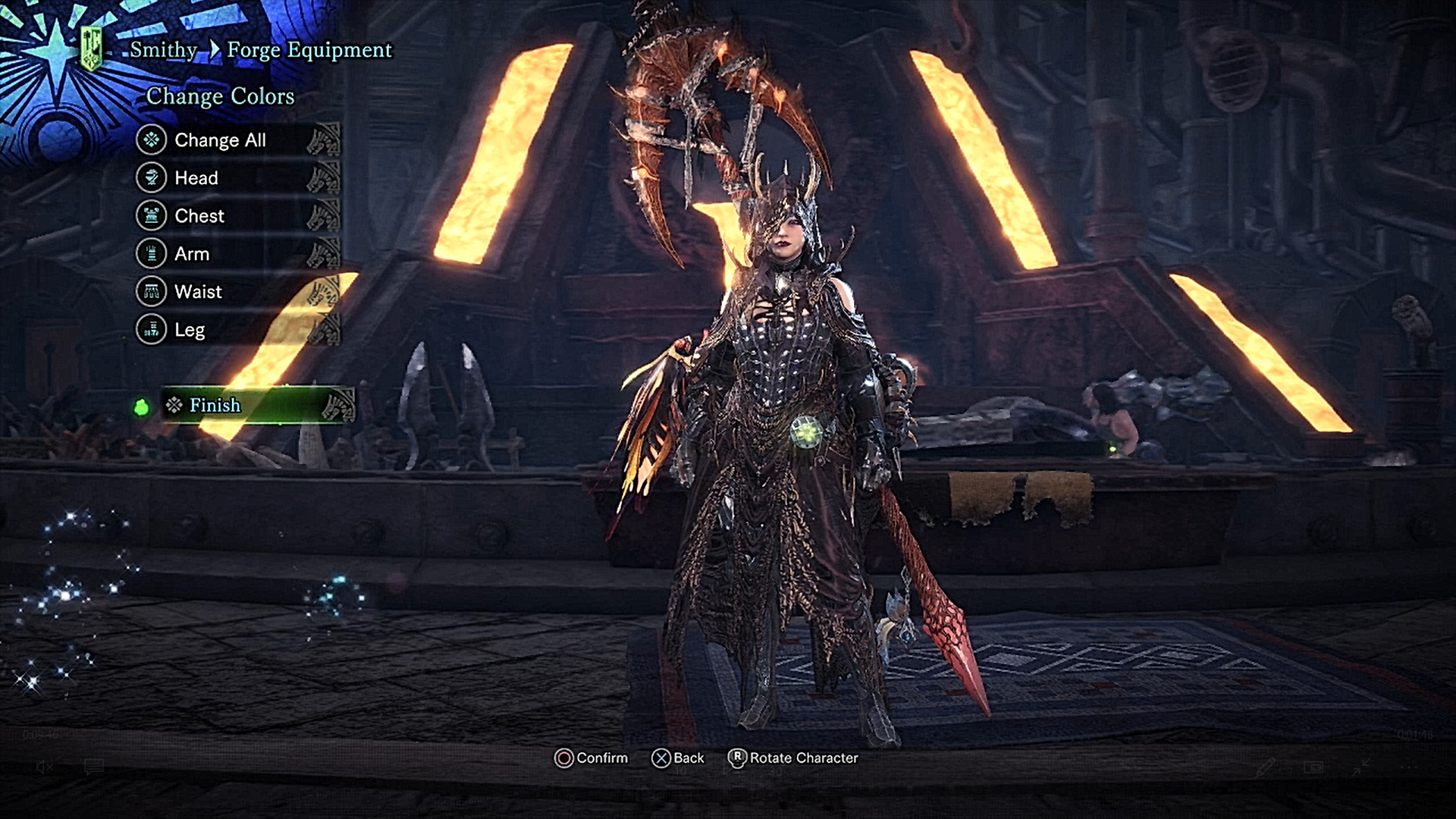Select the pencil edit icon bottom right
1456x819 pixels.
pyautogui.click(x=1266, y=768)
